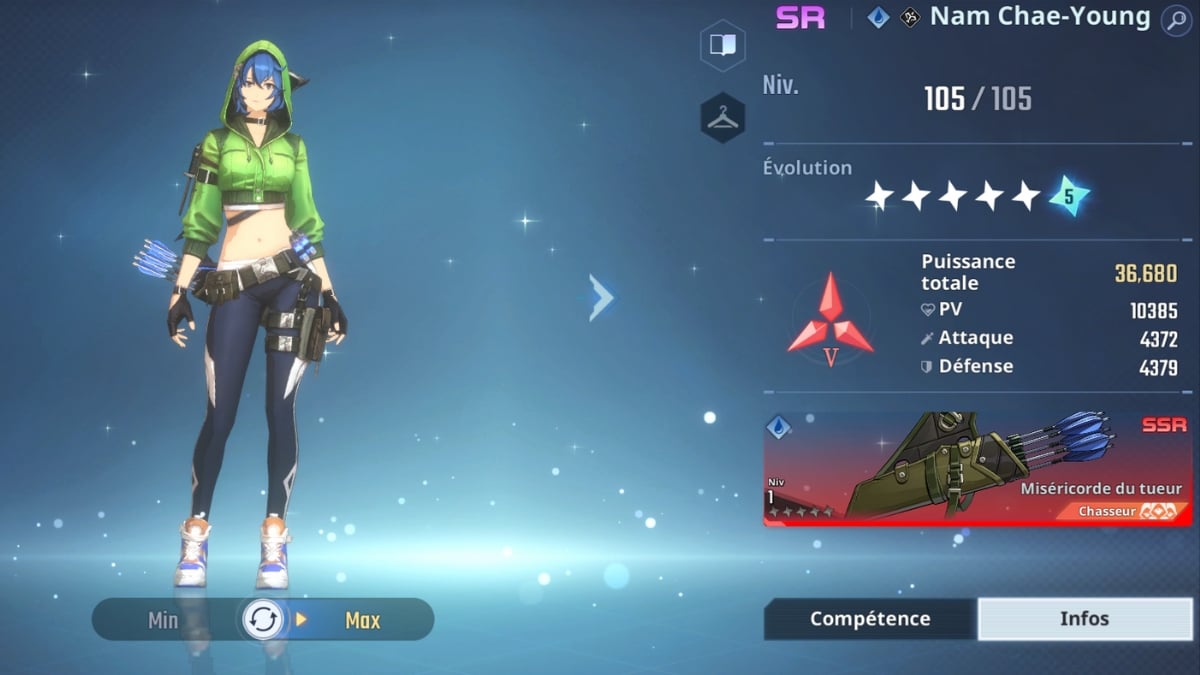Screen dimensions: 1200x675
Task: Open the Compétence tab
Action: [869, 619]
